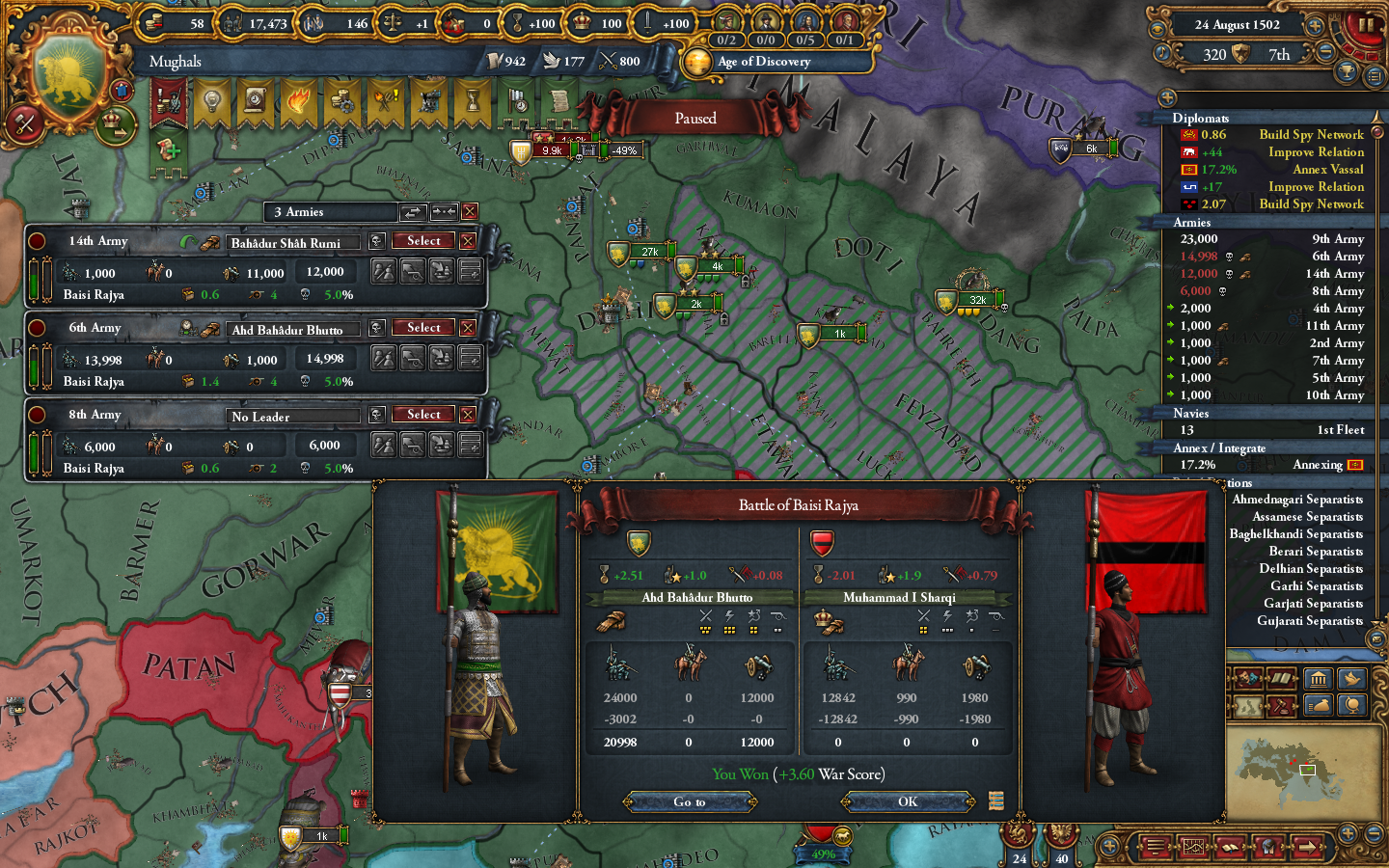Click the 49% siege progress bar at the bottom
The width and height of the screenshot is (1389, 868).
[x=825, y=854]
